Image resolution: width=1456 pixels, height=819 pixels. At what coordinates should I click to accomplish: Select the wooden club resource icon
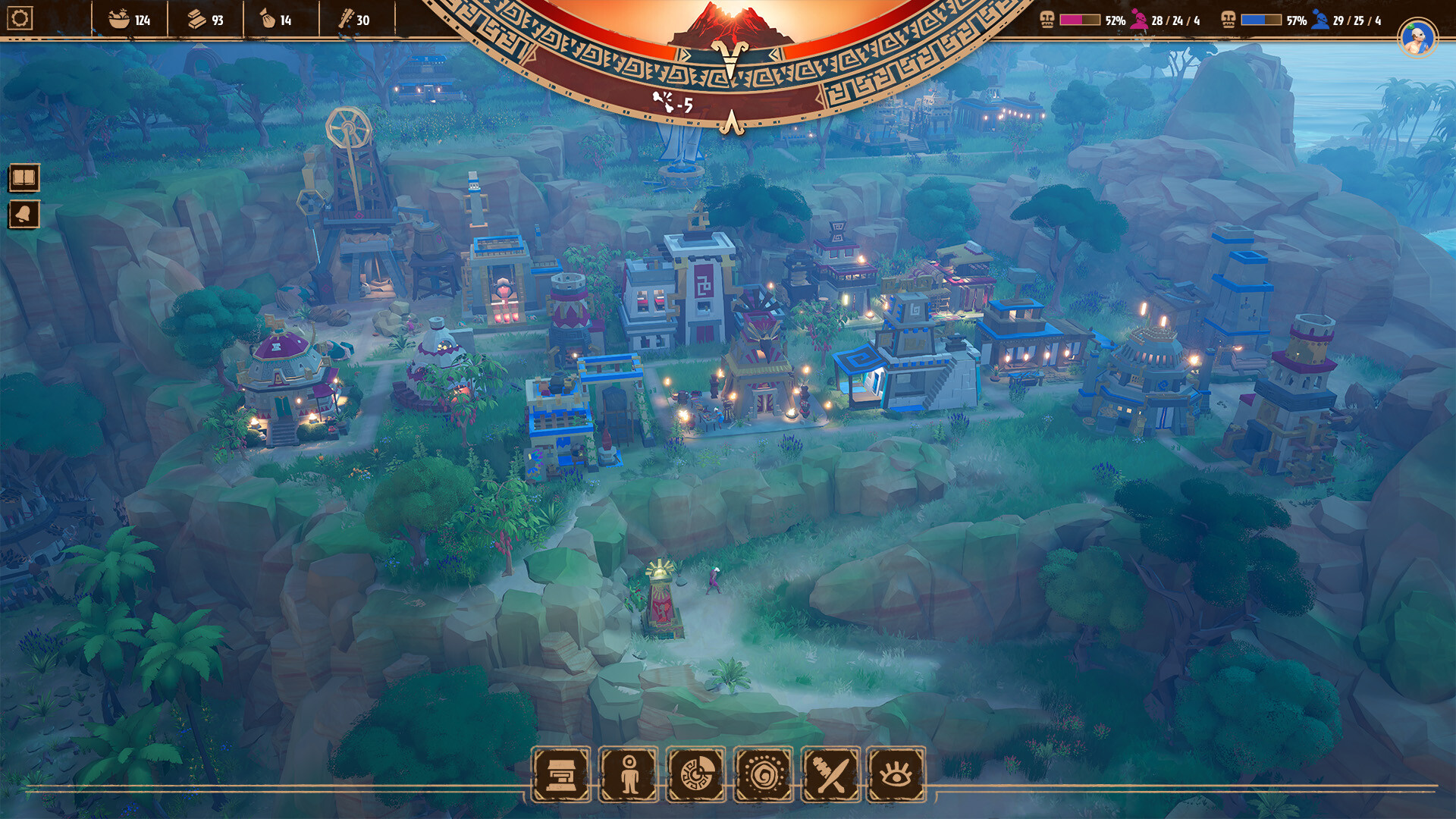tap(345, 20)
